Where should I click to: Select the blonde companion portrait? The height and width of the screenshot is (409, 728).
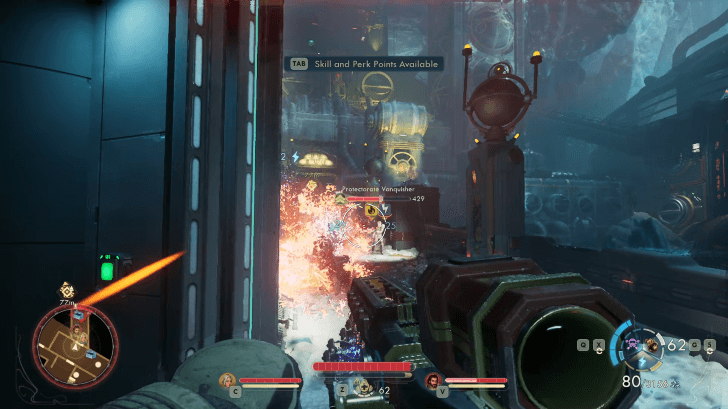[x=229, y=380]
